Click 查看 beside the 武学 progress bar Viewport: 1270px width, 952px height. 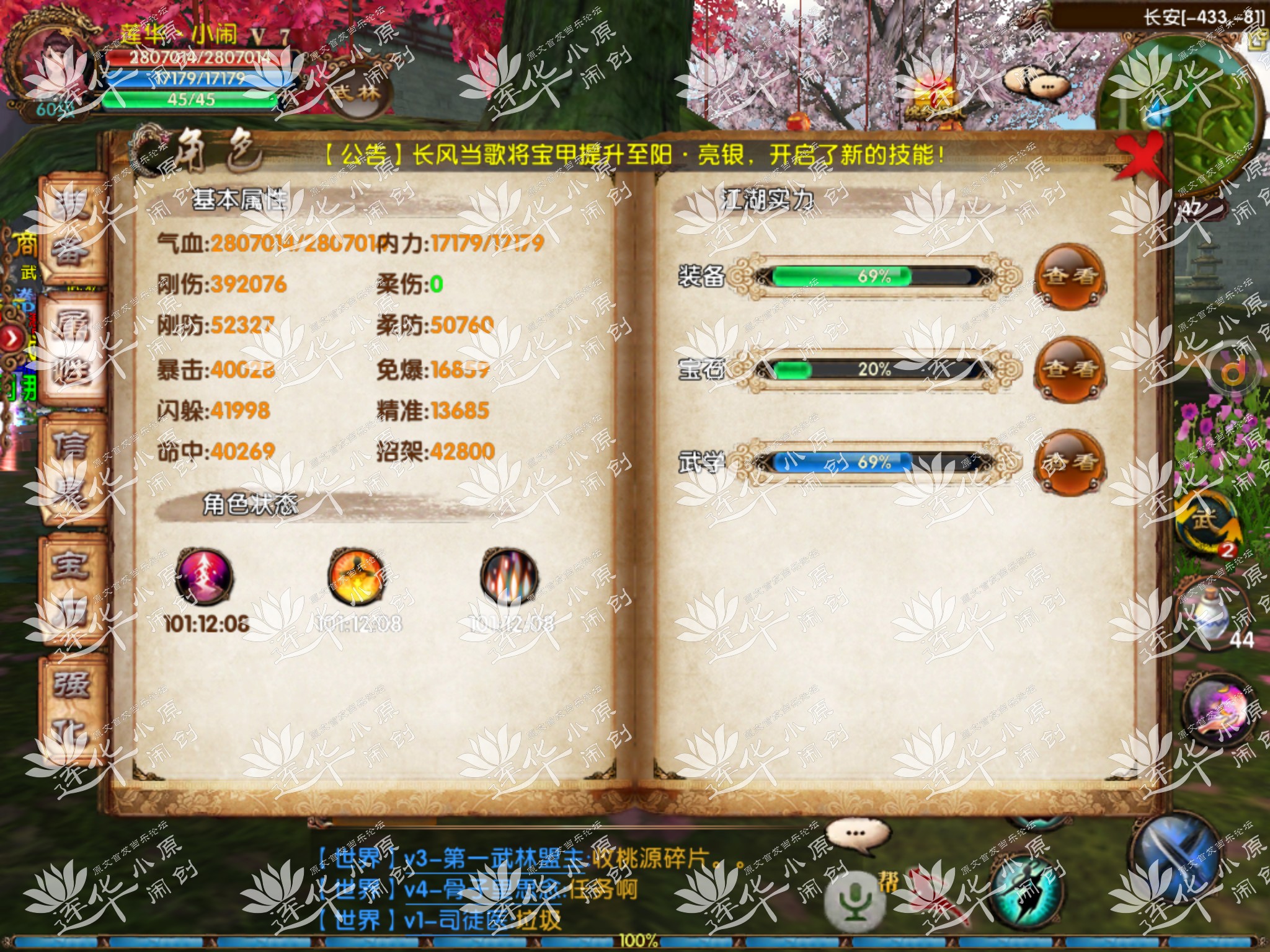pos(1069,463)
